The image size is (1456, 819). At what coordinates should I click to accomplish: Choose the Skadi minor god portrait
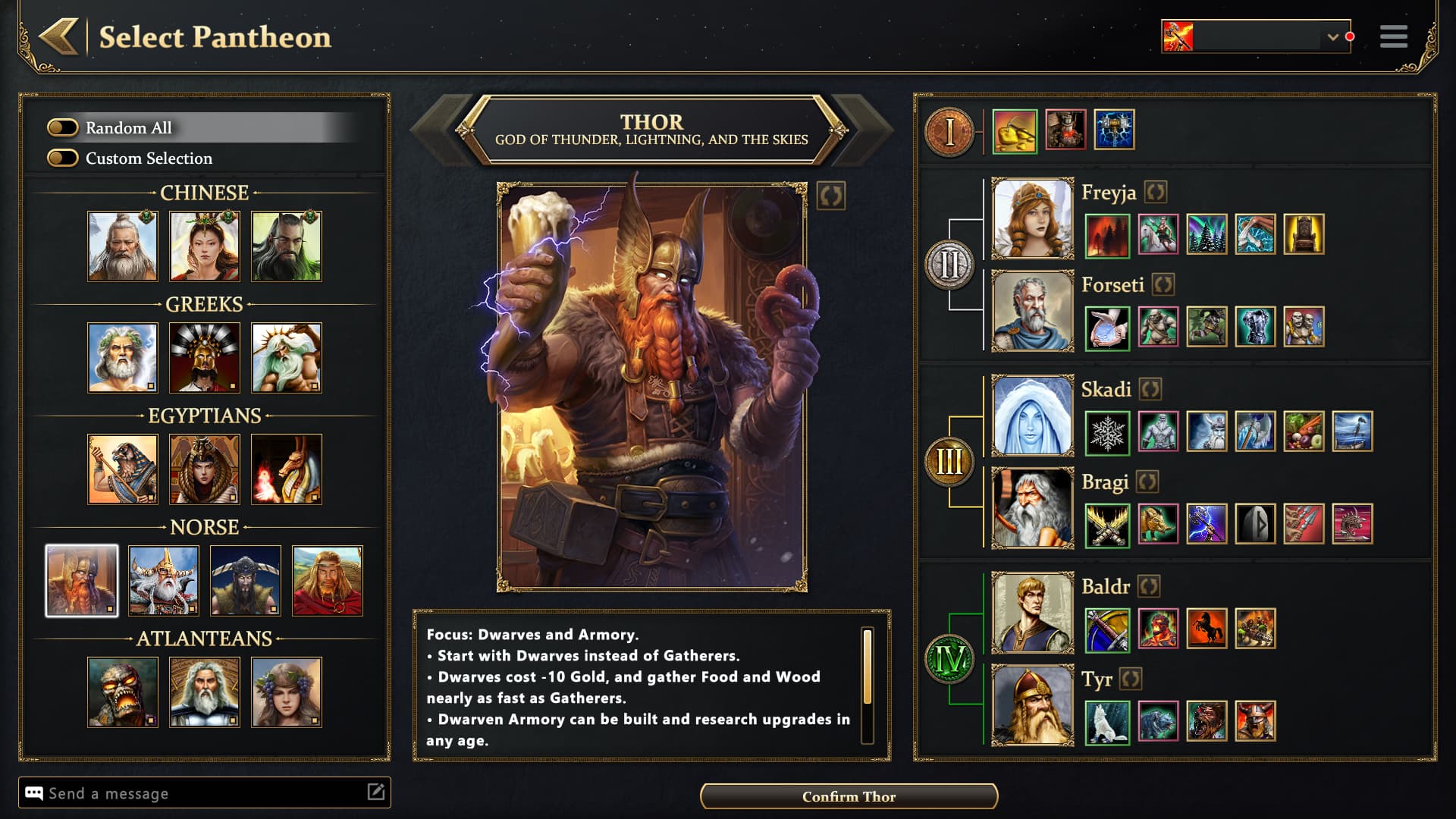(1032, 416)
